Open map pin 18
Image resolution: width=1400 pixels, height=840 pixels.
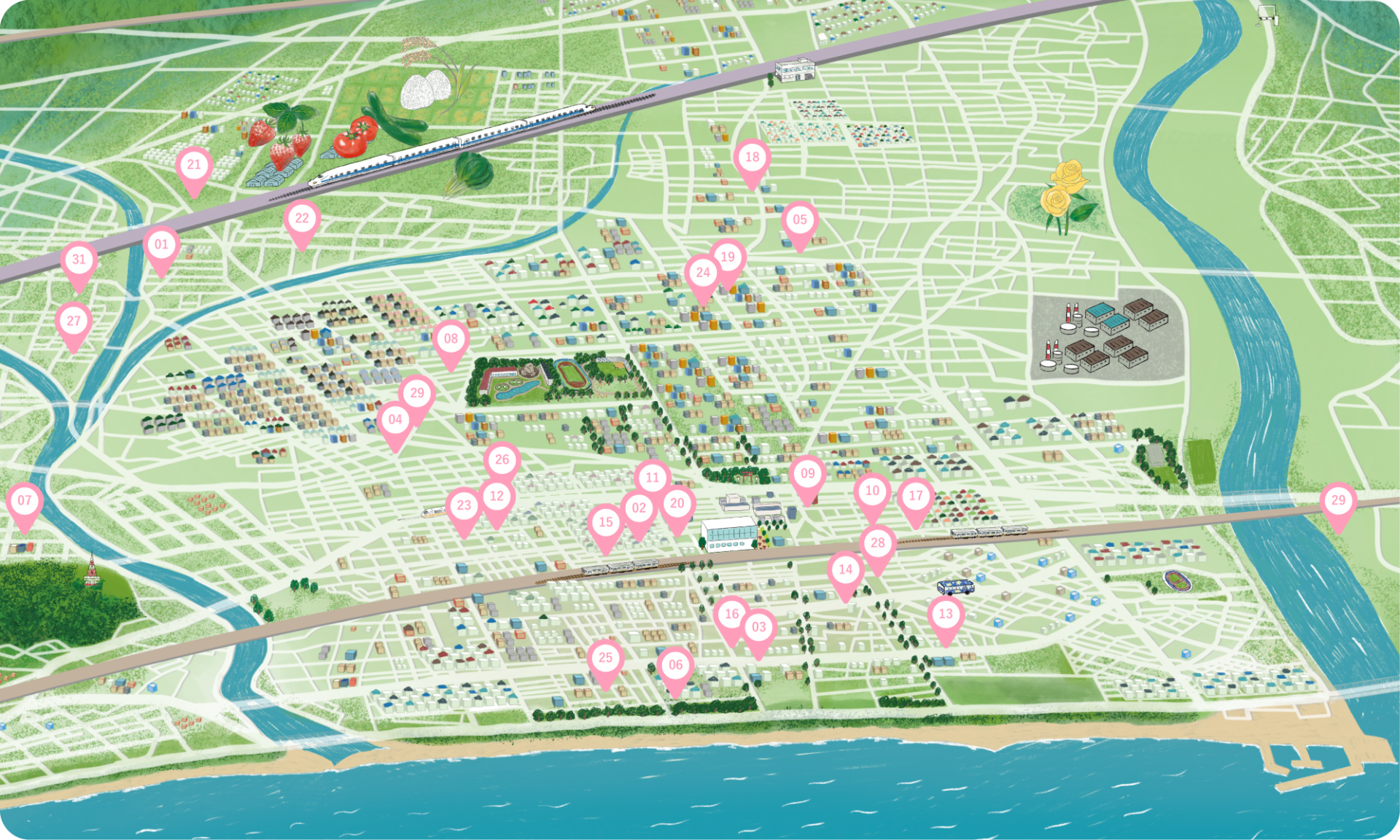[752, 157]
